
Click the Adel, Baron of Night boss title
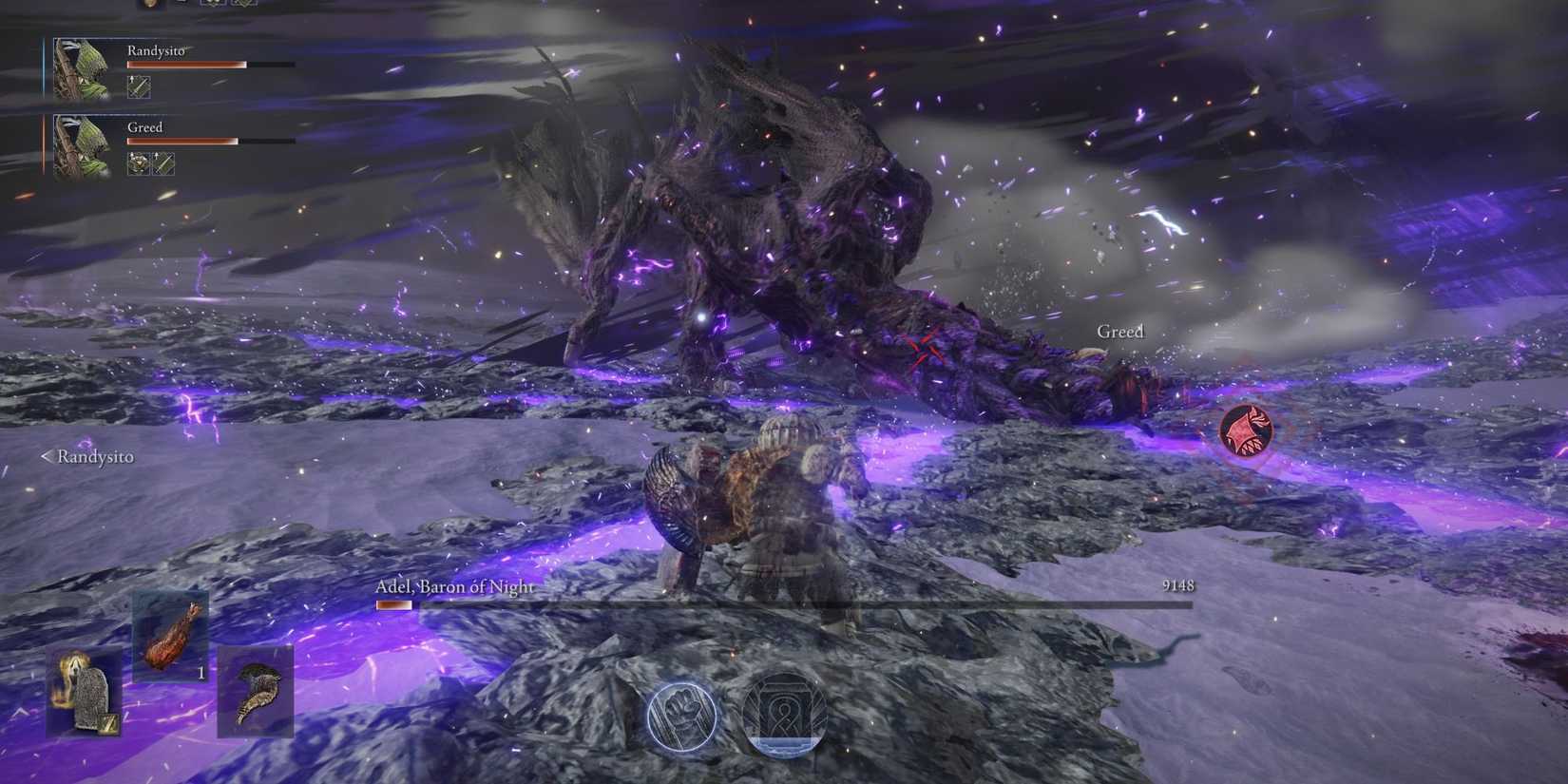tap(453, 587)
